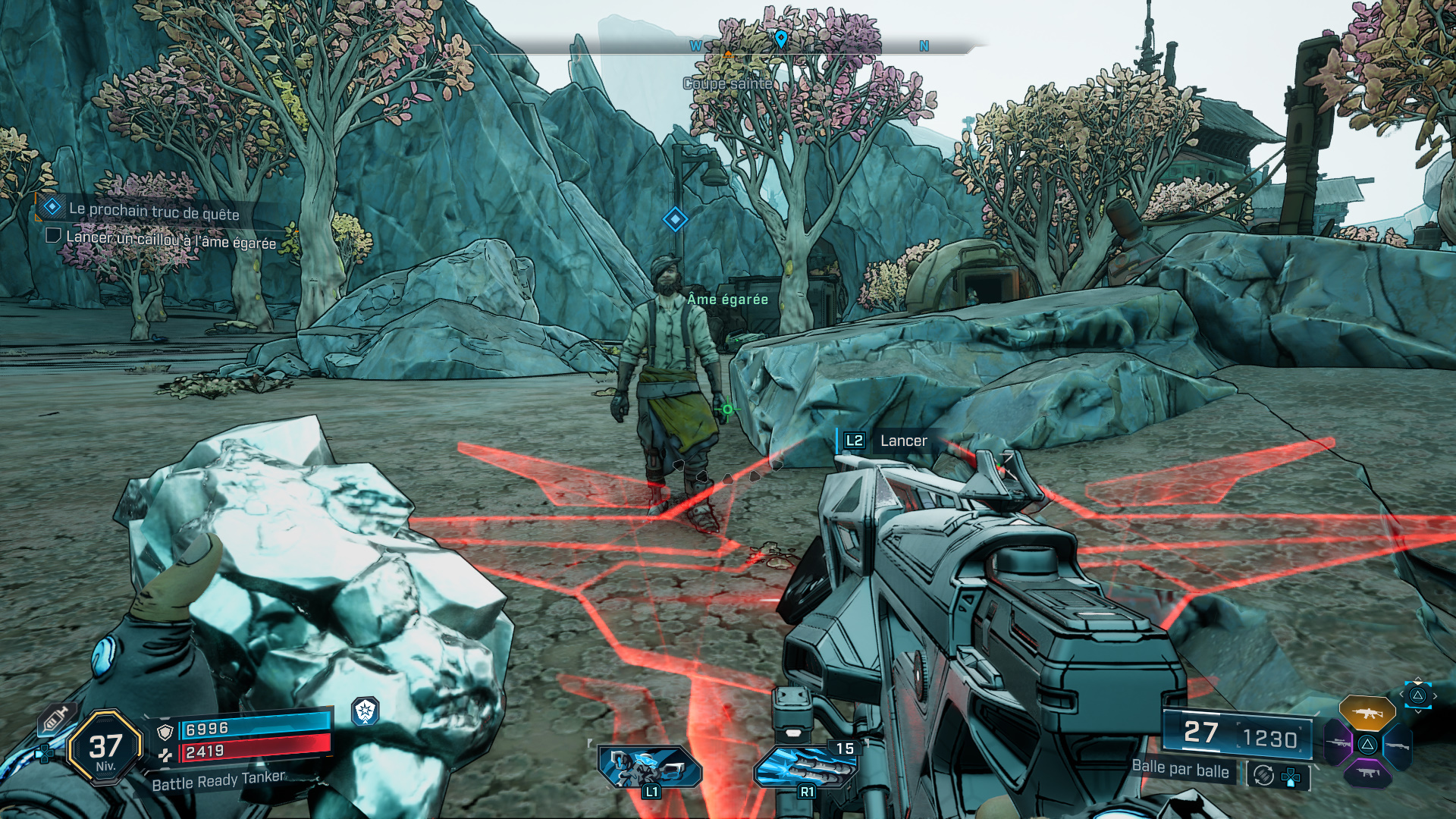
Task: Click the quest waypoint marker on the compass
Action: click(781, 37)
